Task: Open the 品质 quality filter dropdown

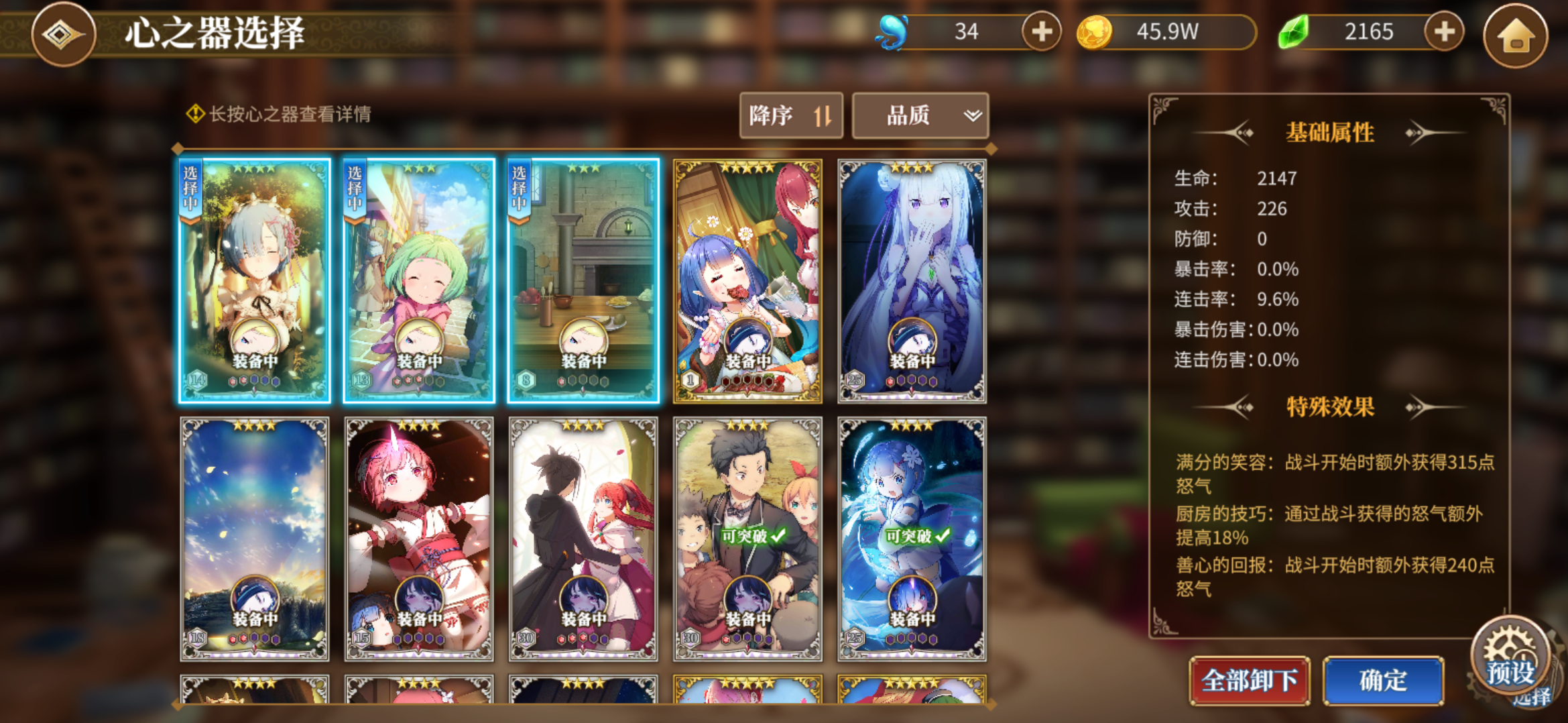Action: coord(920,115)
